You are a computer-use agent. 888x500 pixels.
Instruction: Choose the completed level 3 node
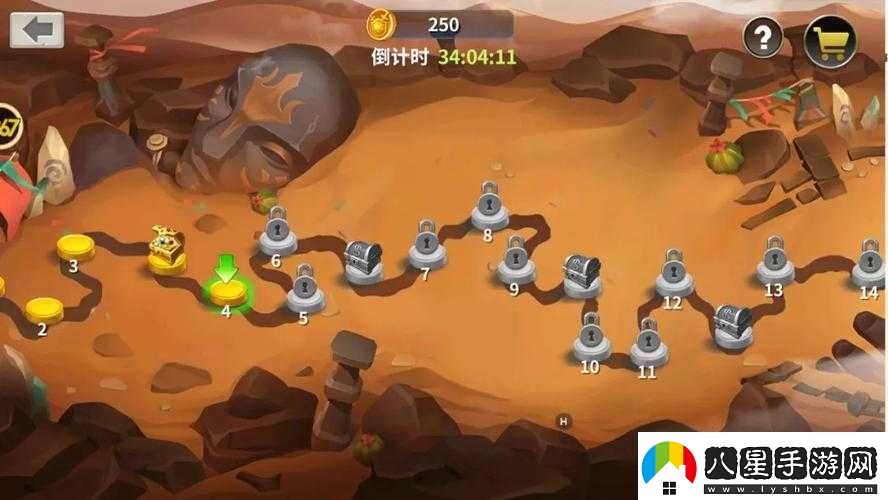[75, 245]
